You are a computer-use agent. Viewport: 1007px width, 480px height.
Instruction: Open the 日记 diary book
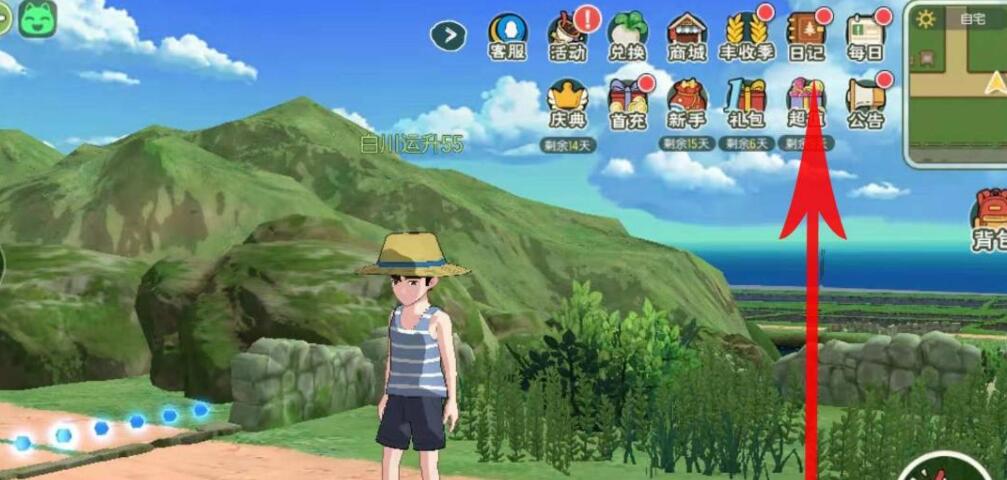tap(806, 36)
